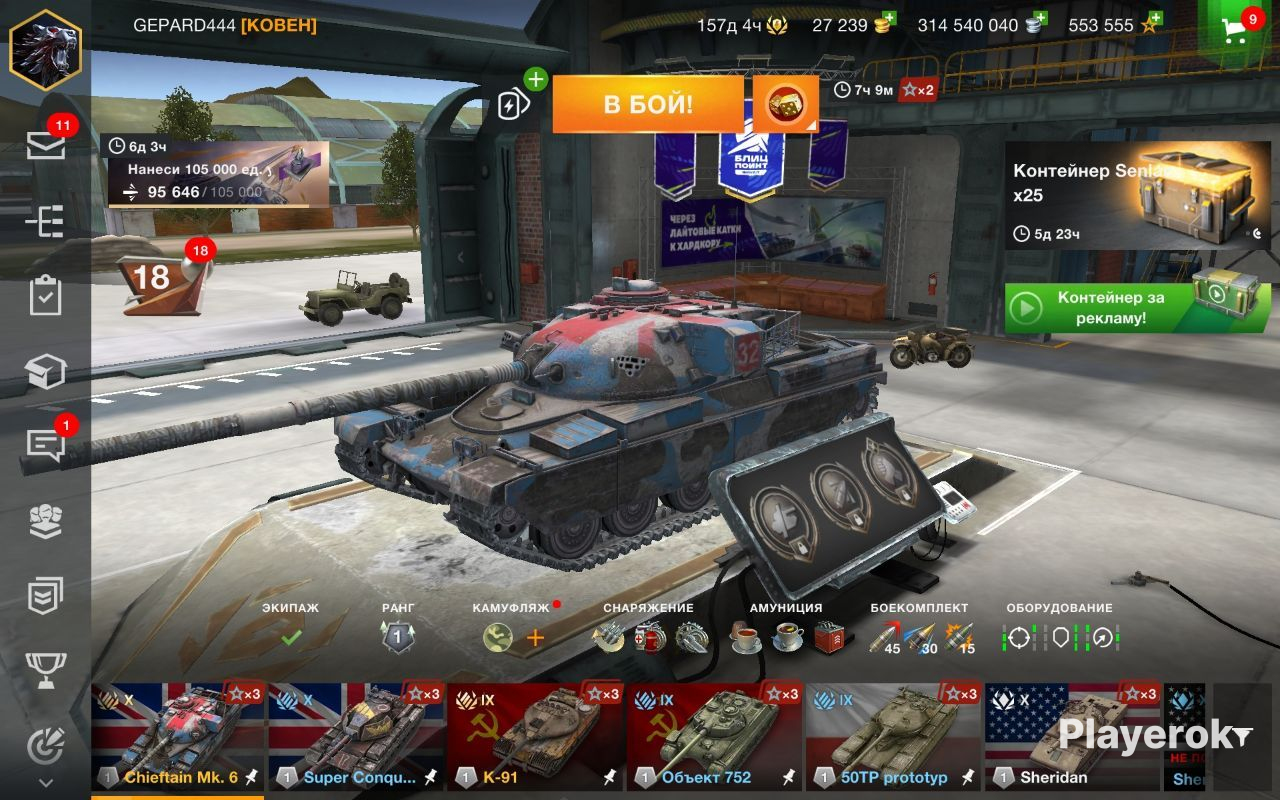Open the БОЕКОМПЛЕКТ ammunition loadout
The width and height of the screenshot is (1280, 800).
coord(919,636)
